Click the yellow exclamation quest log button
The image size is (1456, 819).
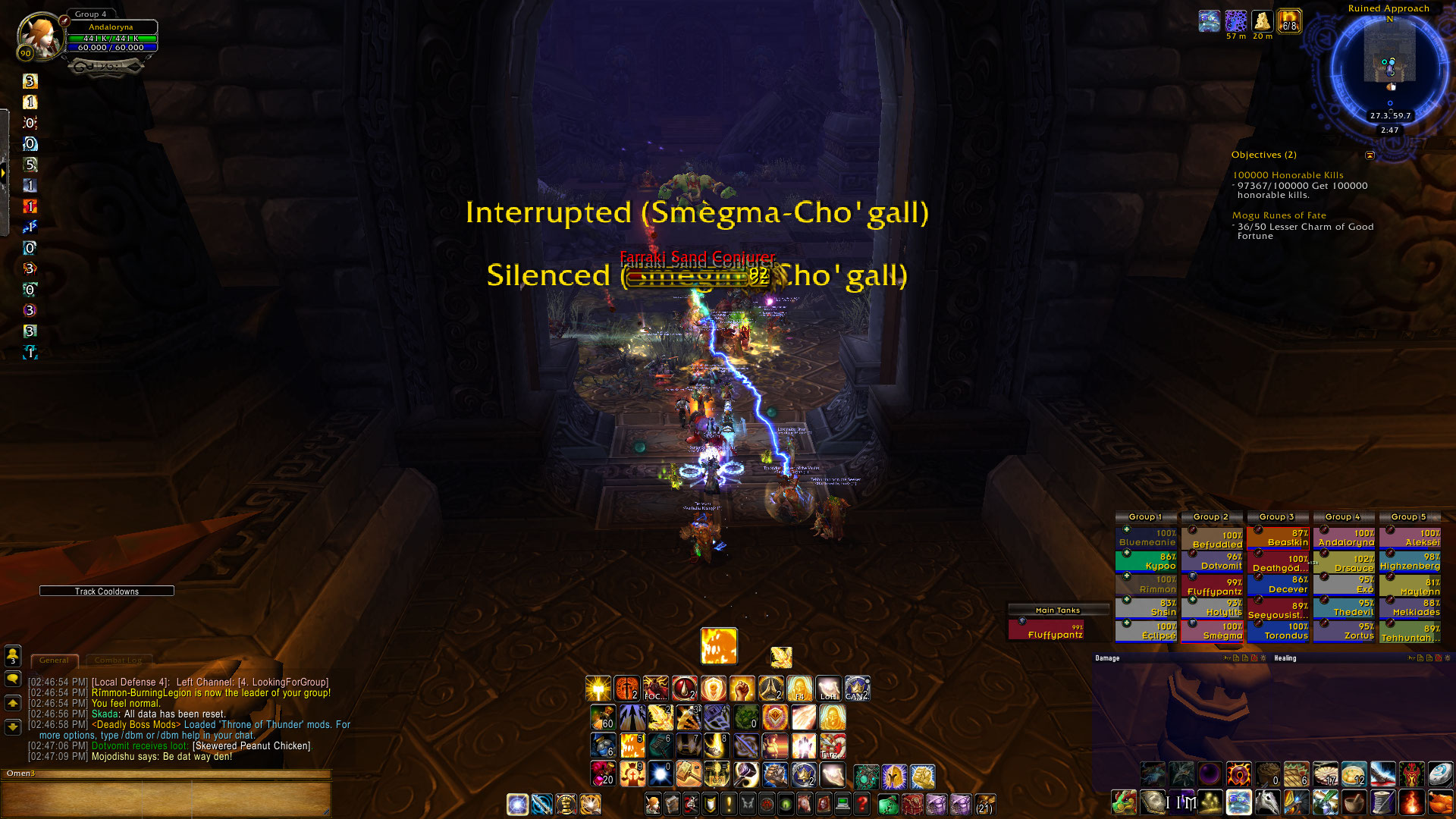729,804
